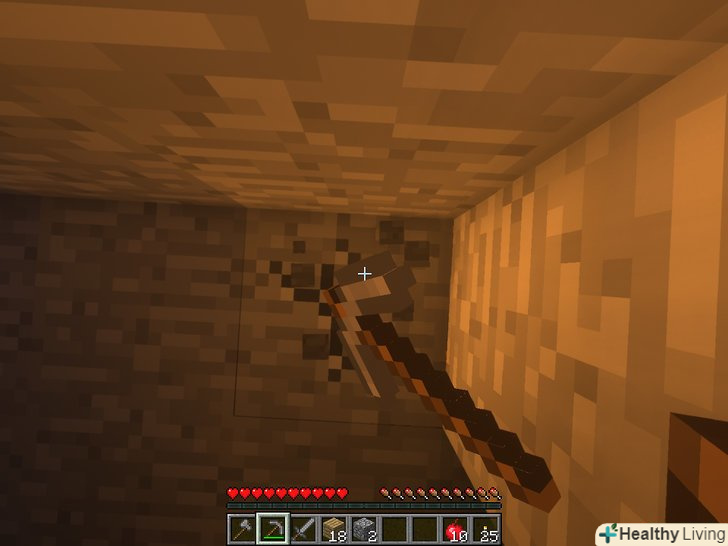
Task: Choose the sword hotbar slot
Action: (302, 529)
